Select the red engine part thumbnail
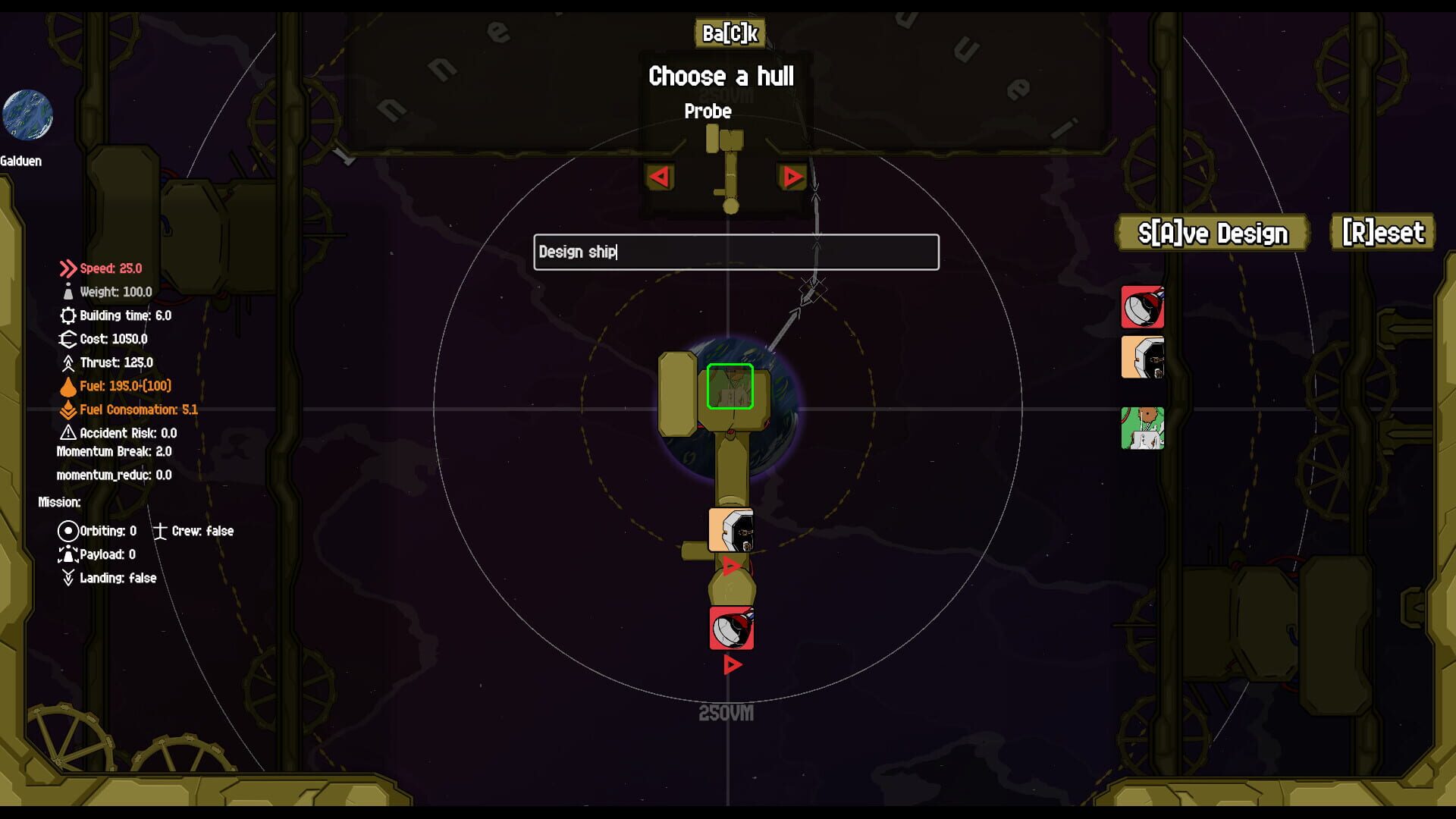This screenshot has width=1456, height=819. pos(1143,308)
